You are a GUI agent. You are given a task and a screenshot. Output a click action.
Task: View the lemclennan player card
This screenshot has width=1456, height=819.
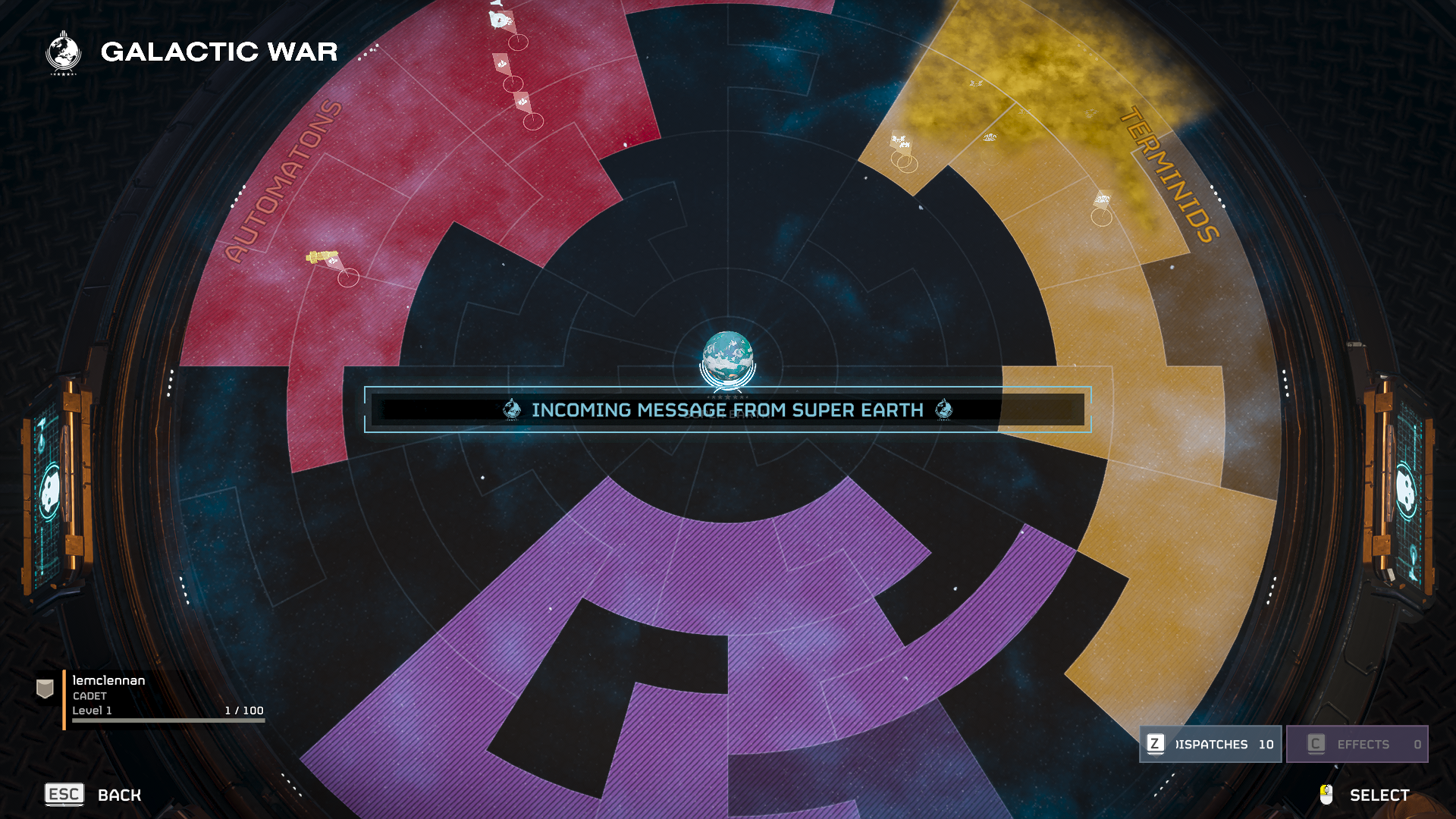coord(152,696)
